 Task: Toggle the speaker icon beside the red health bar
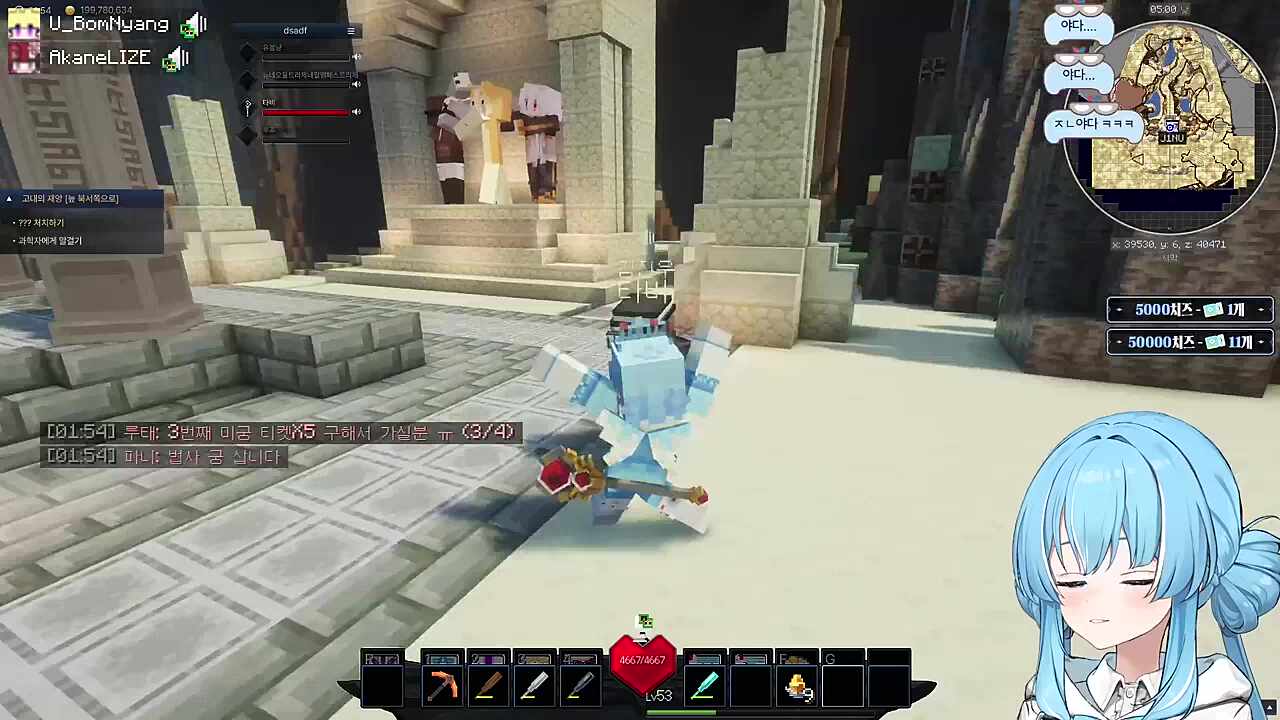(356, 112)
